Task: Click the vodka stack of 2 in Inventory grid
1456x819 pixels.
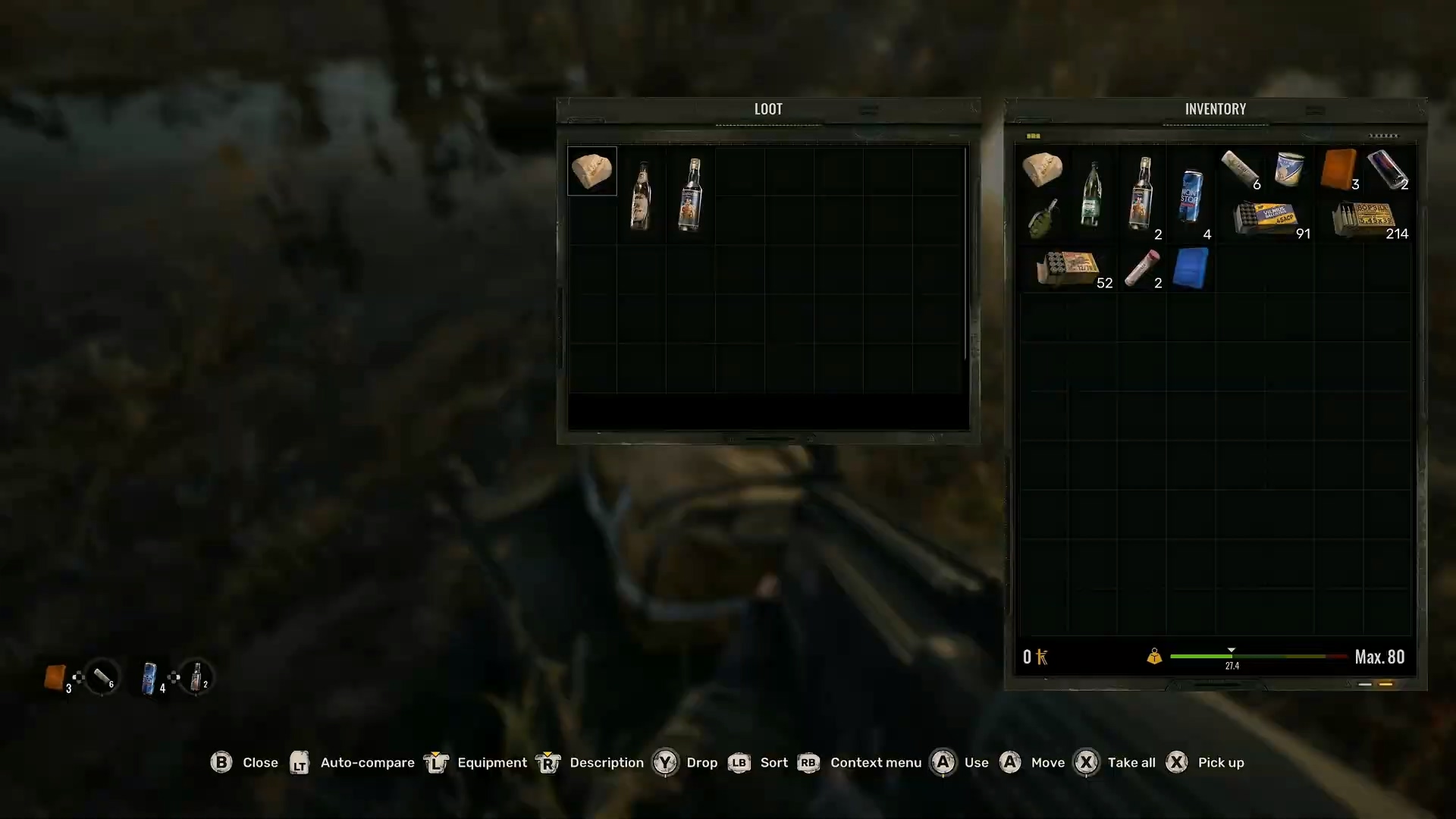Action: click(x=1141, y=194)
